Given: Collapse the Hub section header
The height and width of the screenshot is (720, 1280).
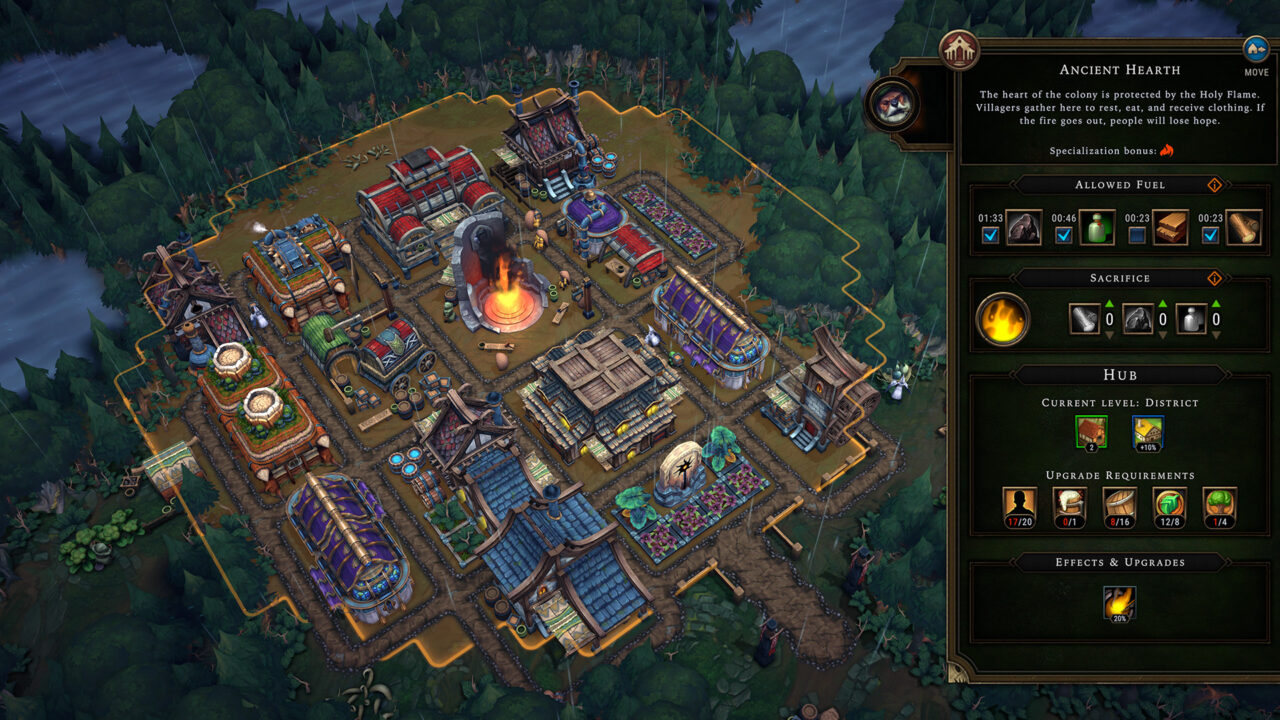Looking at the screenshot, I should click(x=1120, y=375).
